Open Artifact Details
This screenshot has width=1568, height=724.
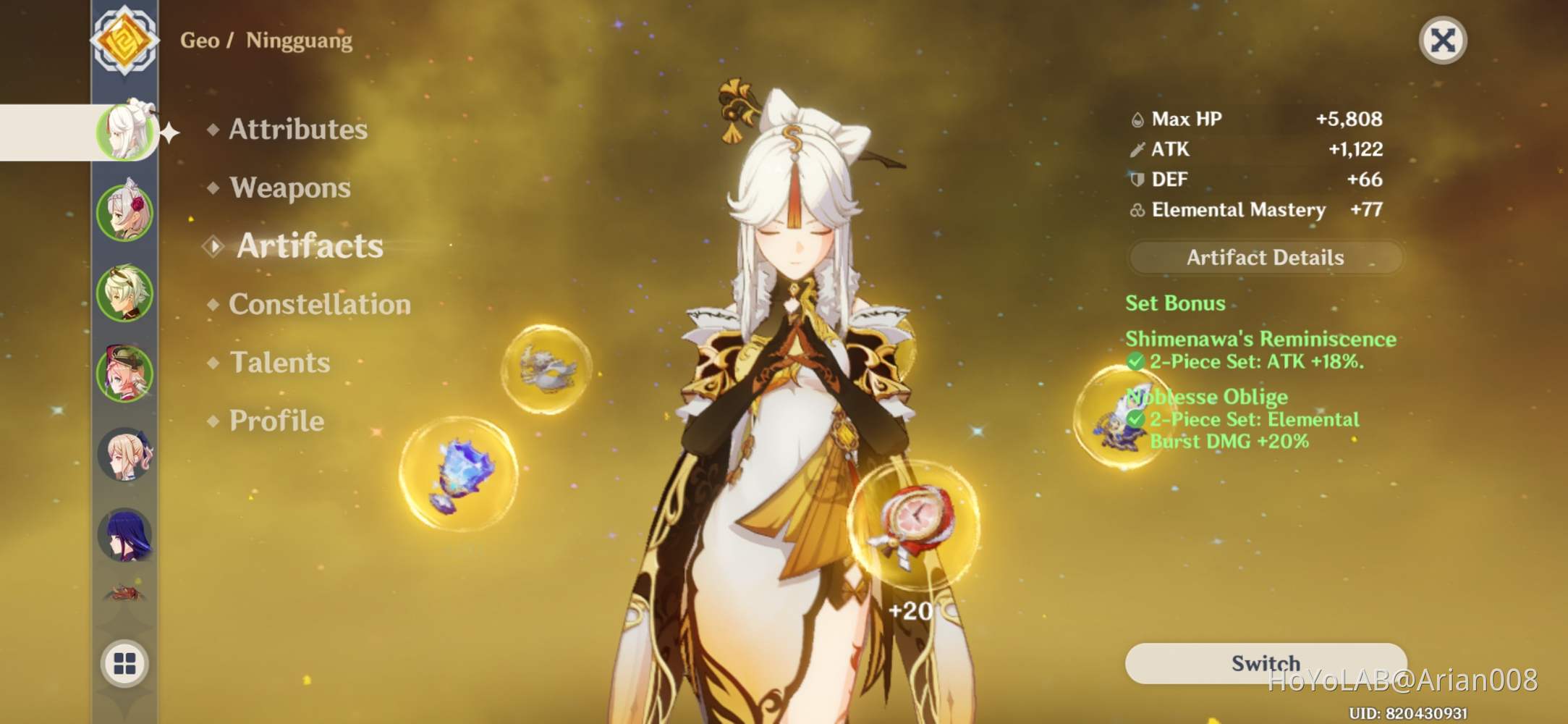1266,257
